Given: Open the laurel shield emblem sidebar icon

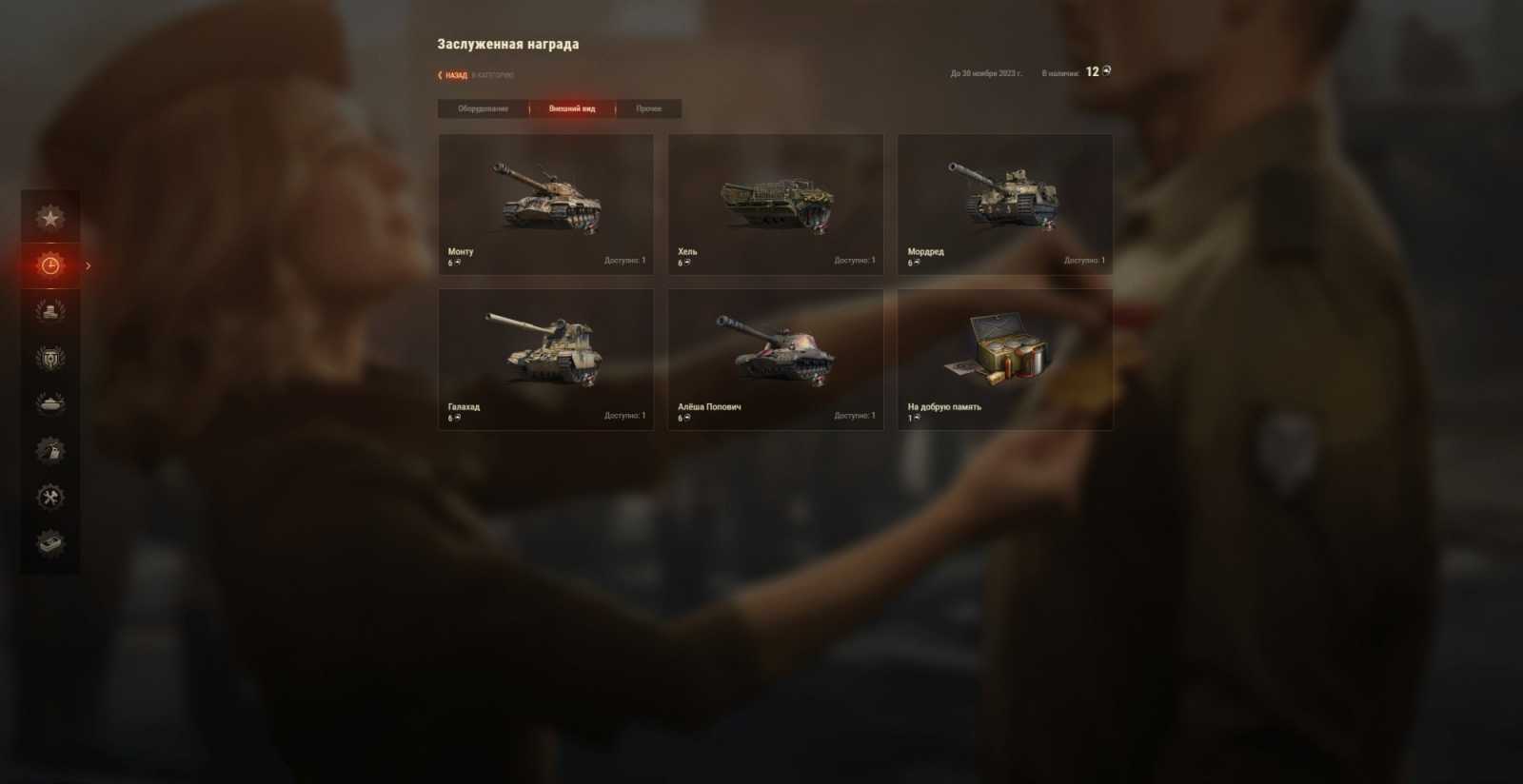Looking at the screenshot, I should tap(49, 357).
